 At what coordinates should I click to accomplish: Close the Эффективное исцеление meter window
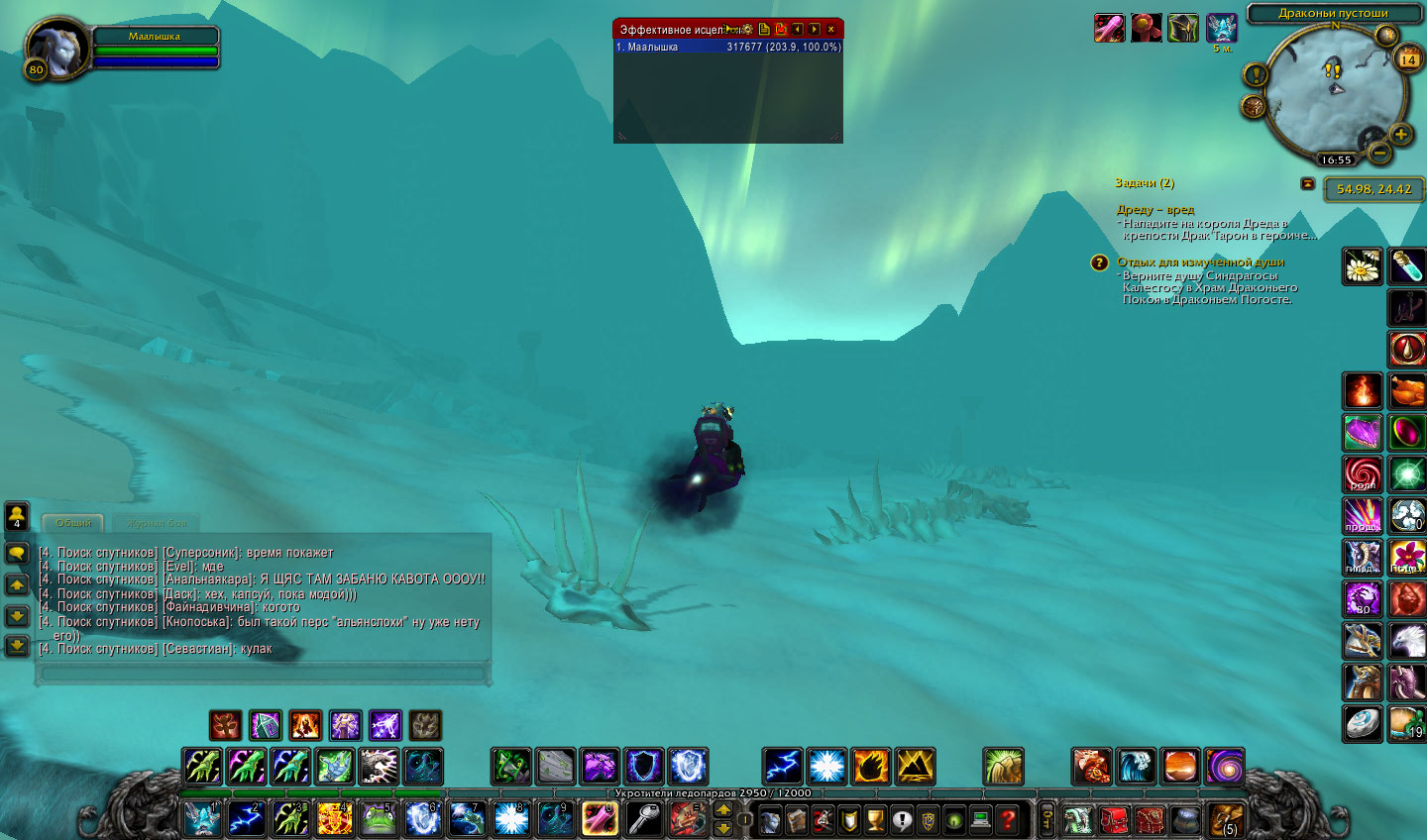(x=831, y=30)
